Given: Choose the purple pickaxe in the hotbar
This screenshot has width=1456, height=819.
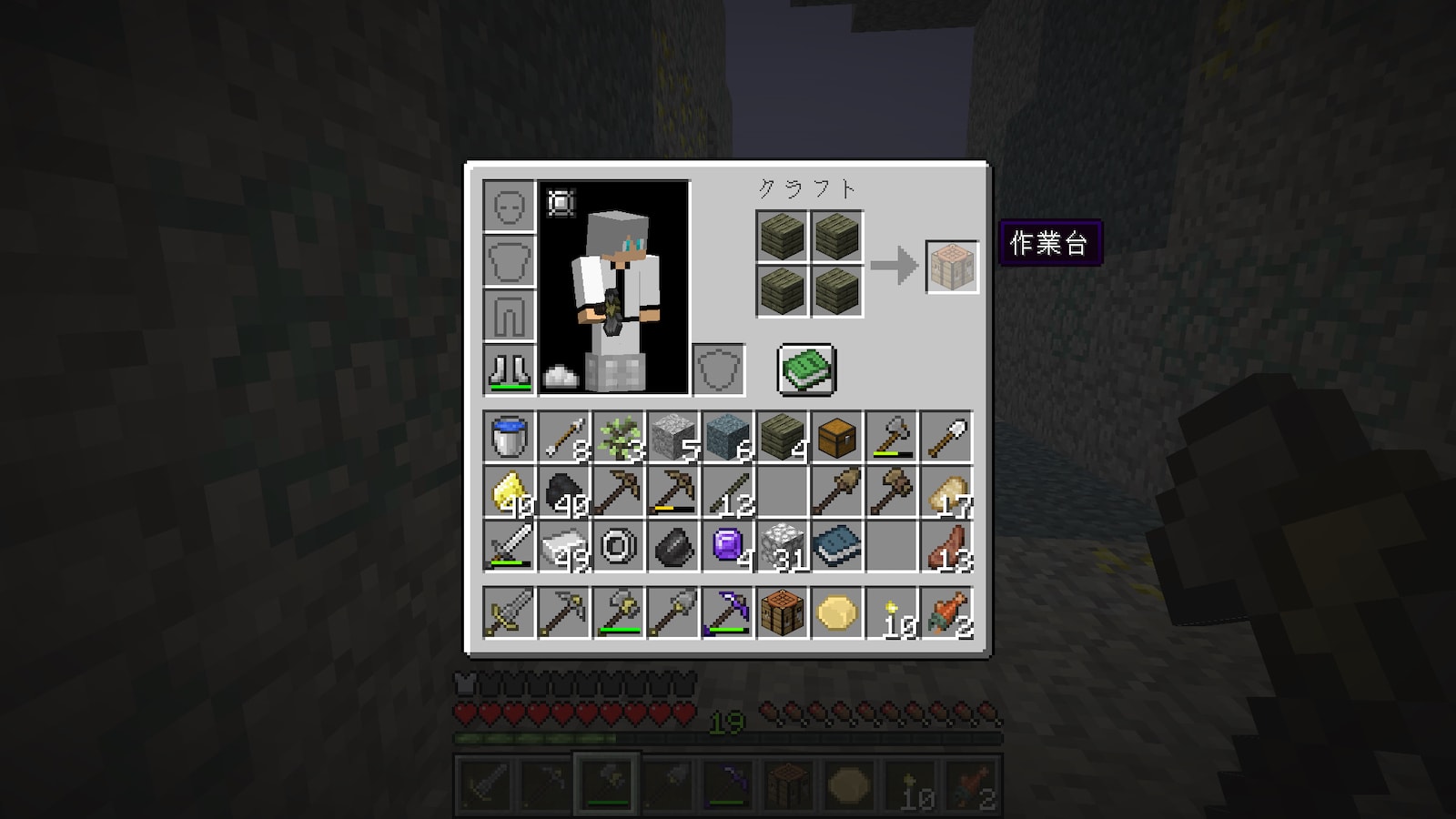Looking at the screenshot, I should 728,612.
